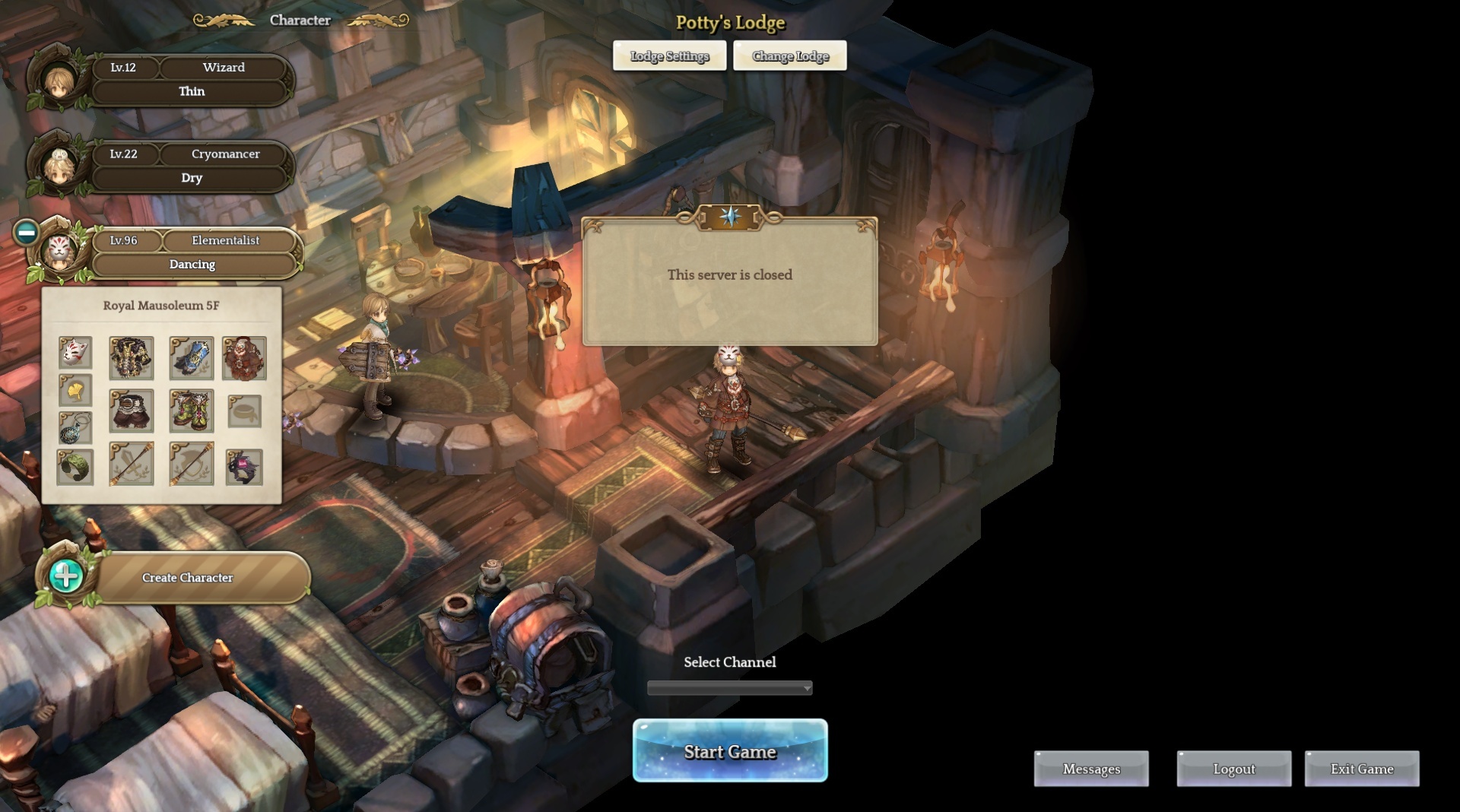Exit the game
This screenshot has width=1460, height=812.
(1361, 769)
